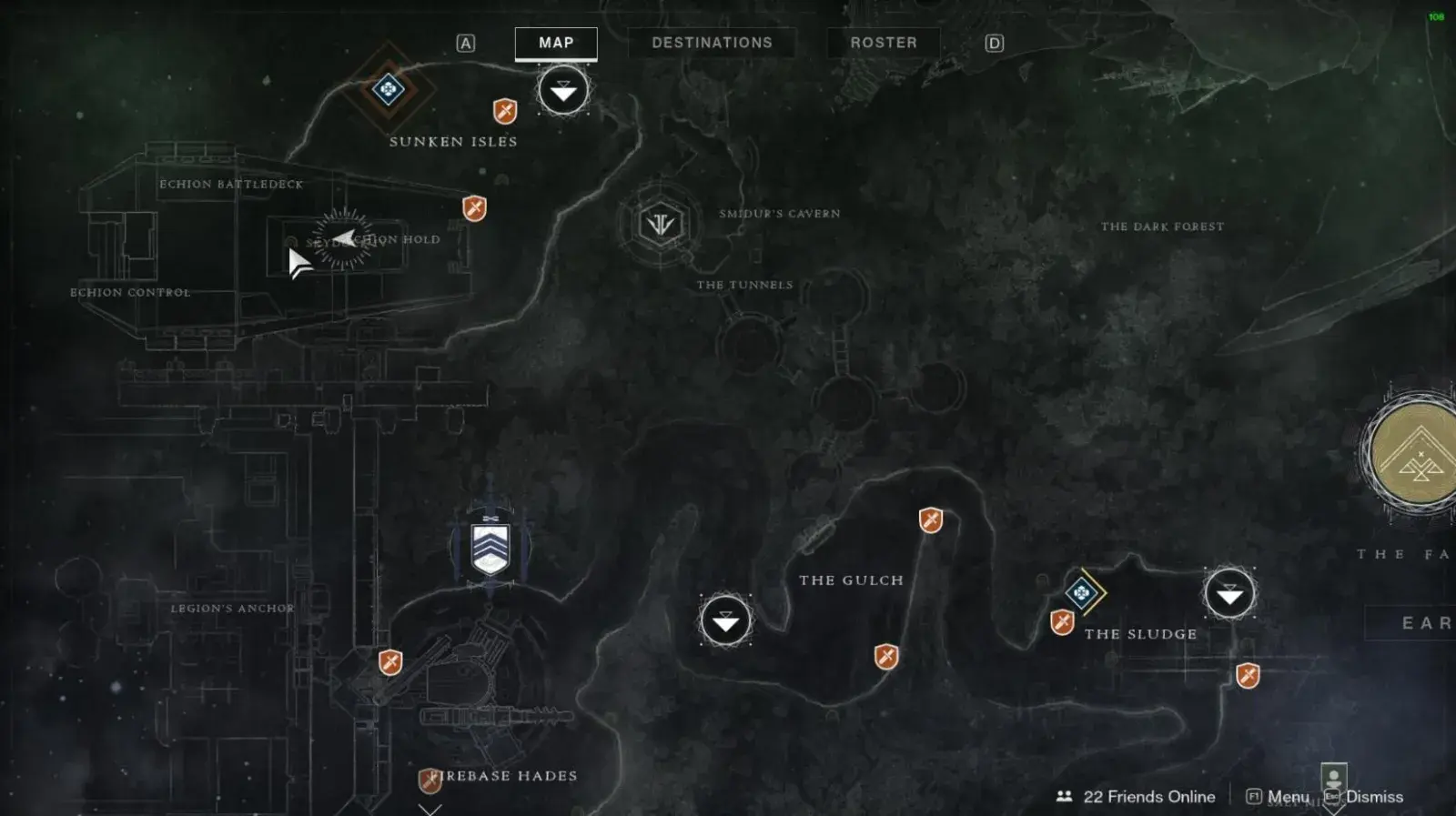Pick The Sludge landing zone marker
1456x816 pixels.
[x=1229, y=595]
